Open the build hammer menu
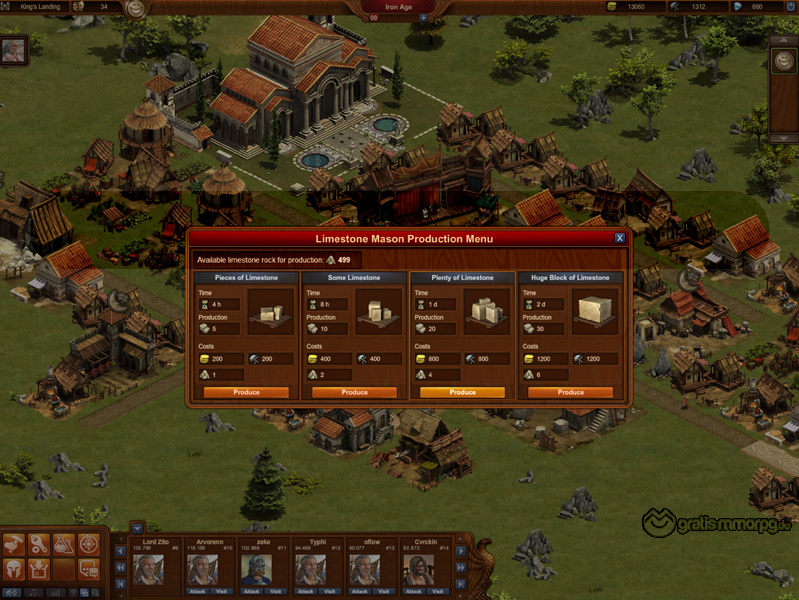The image size is (799, 600). [14, 544]
